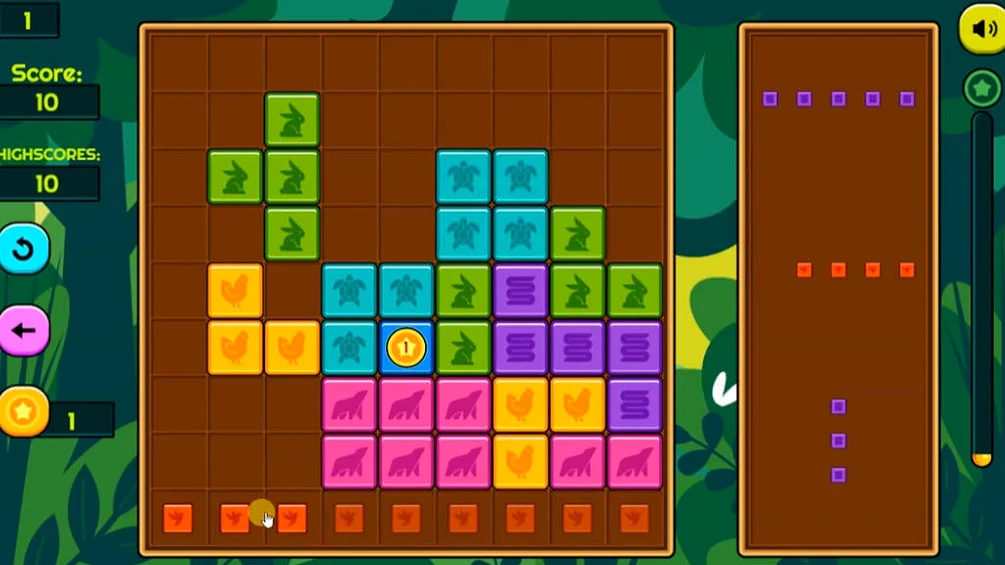Screen dimensions: 1005x565
Task: Pick the orange four-block horizontal piece
Action: point(855,270)
